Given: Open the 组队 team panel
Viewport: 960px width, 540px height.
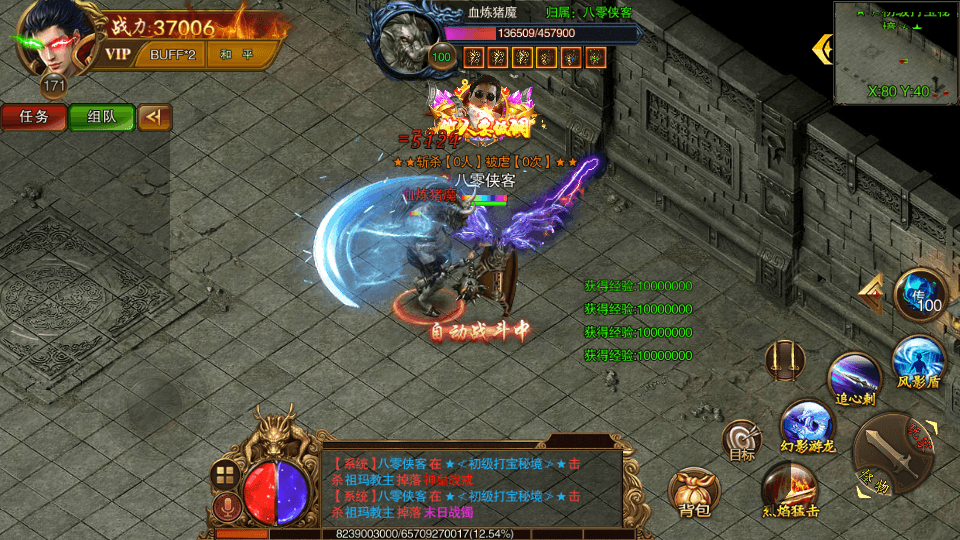Looking at the screenshot, I should pos(101,117).
